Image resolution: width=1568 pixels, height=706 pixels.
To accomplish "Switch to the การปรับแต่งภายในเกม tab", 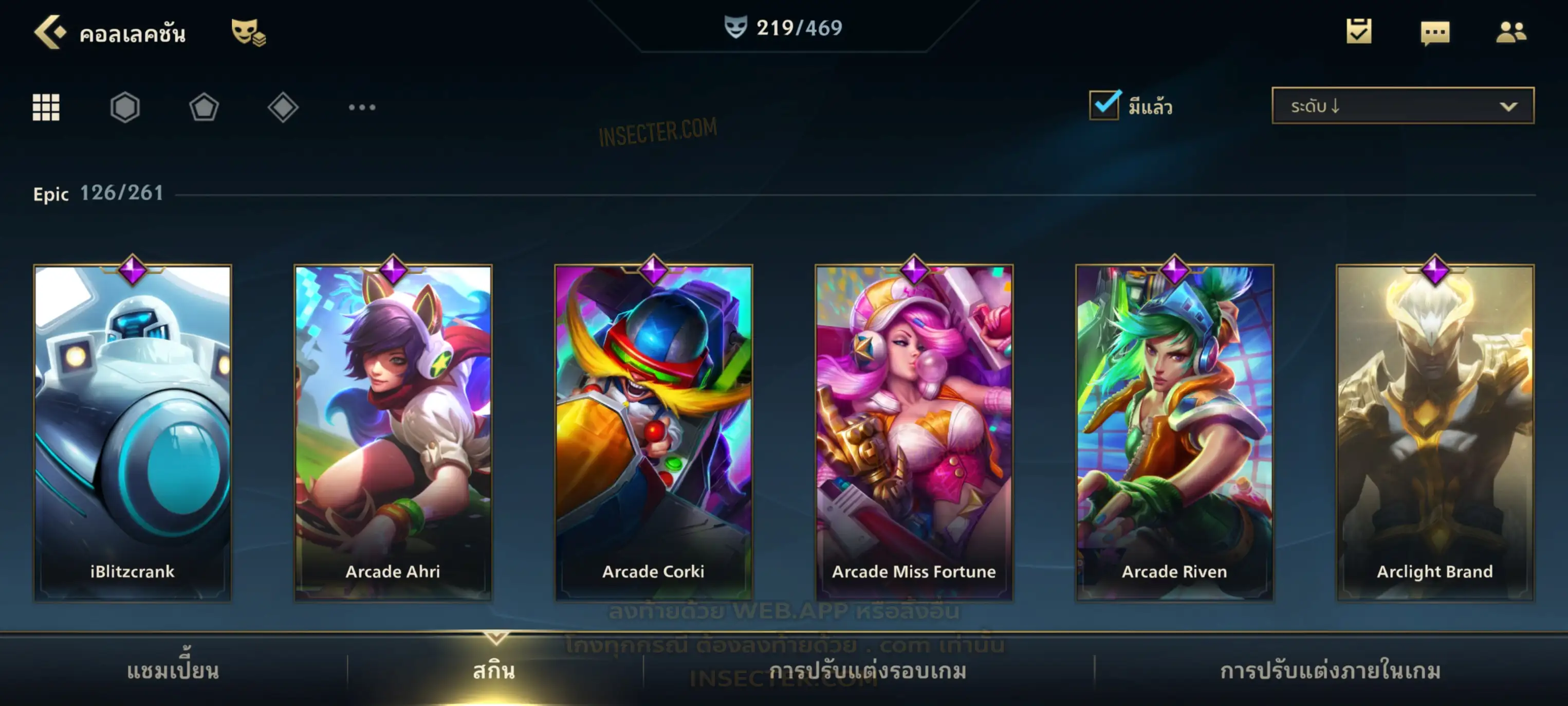I will tap(1330, 671).
